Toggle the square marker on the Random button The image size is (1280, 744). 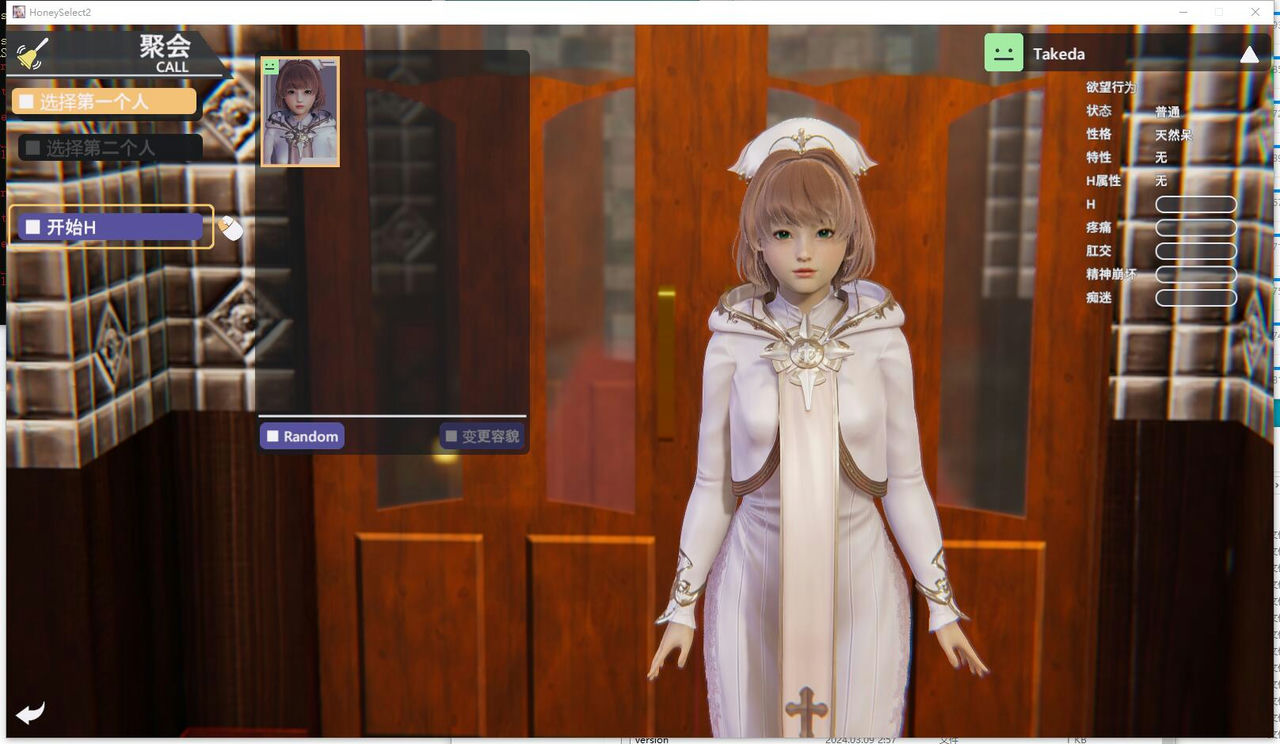pos(271,435)
